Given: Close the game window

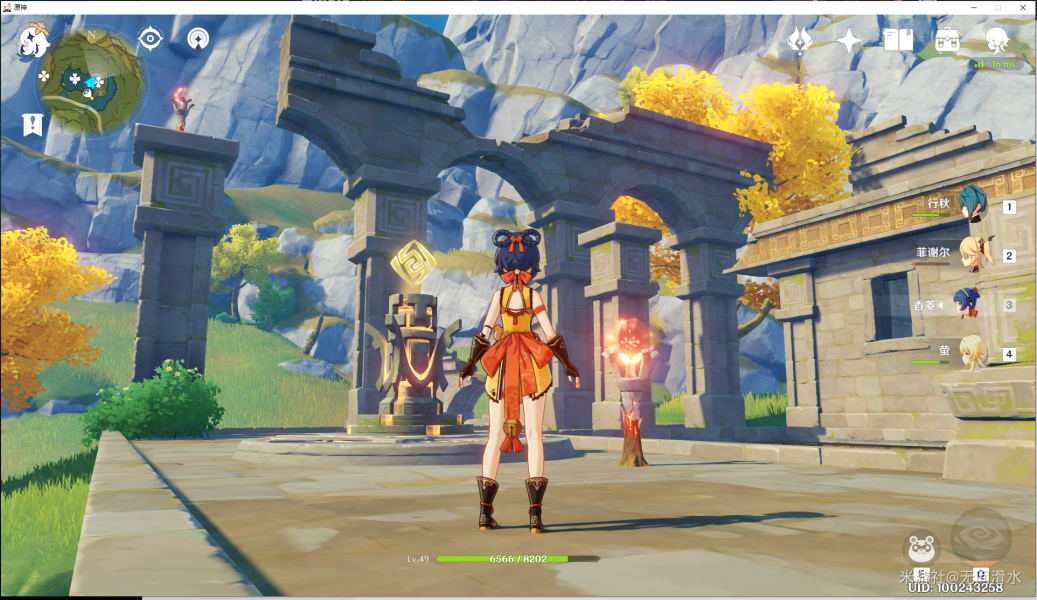Looking at the screenshot, I should pyautogui.click(x=1022, y=7).
